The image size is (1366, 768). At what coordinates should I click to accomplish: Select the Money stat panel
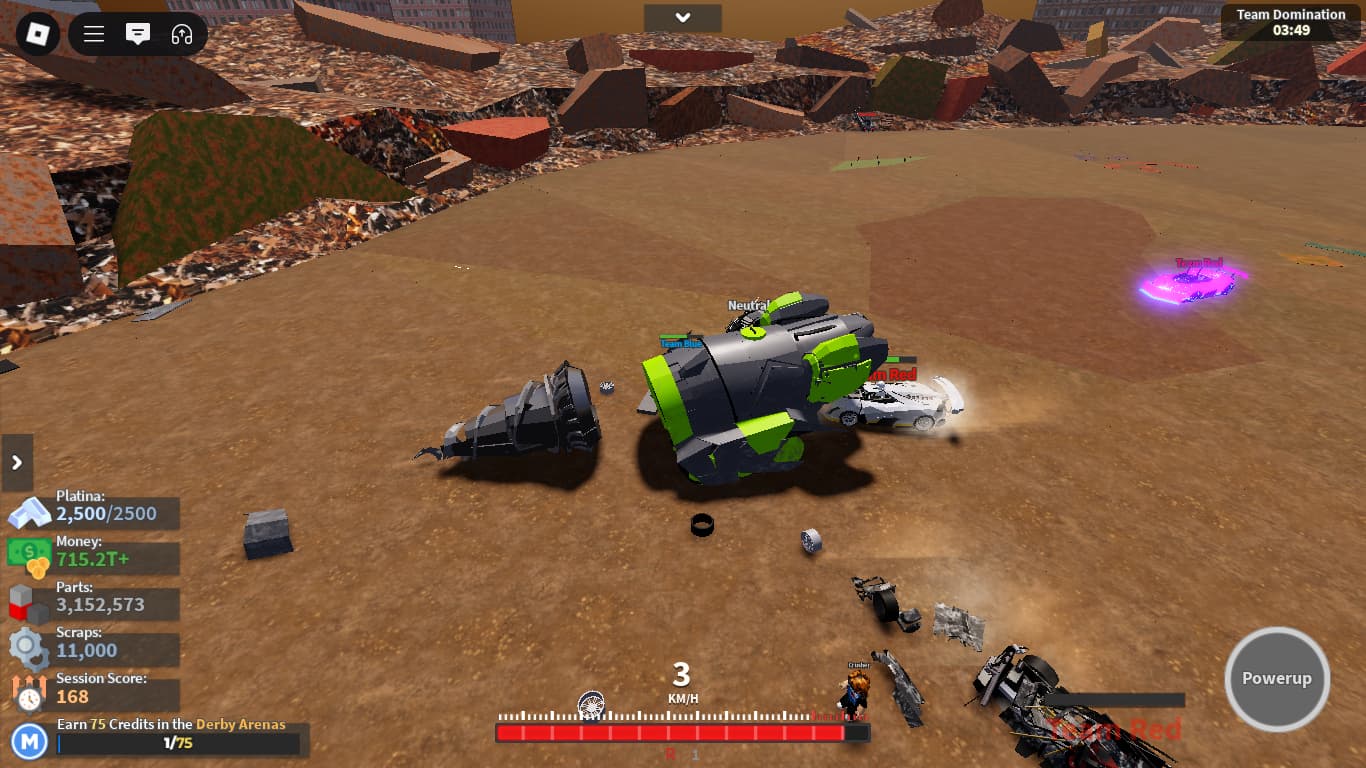click(94, 558)
